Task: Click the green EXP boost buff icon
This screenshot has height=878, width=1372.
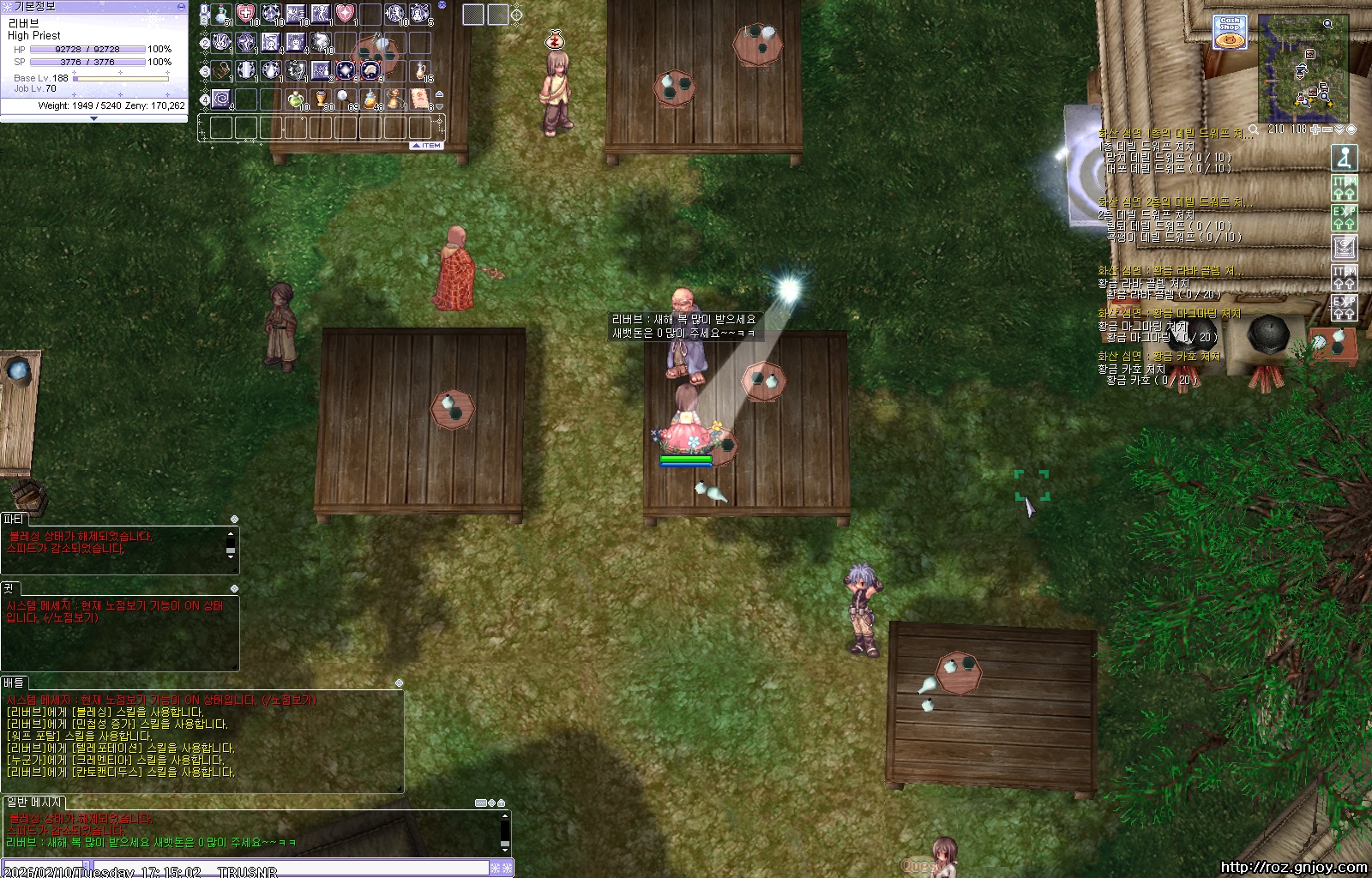Action: tap(1345, 217)
